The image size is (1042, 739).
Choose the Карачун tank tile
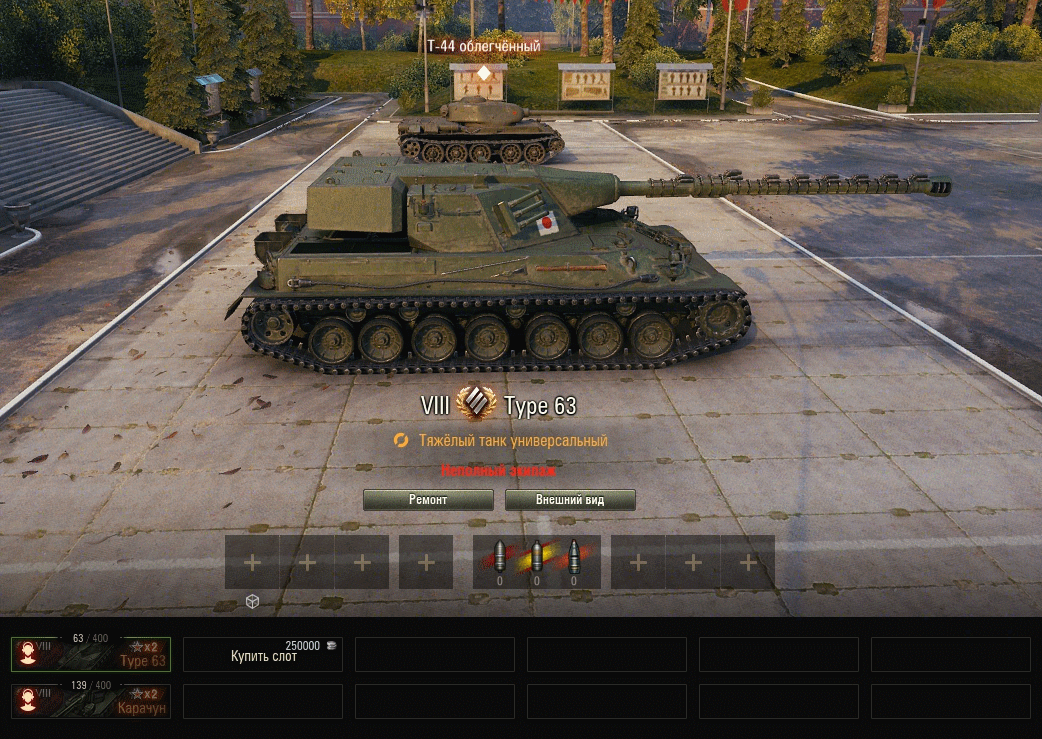[91, 701]
